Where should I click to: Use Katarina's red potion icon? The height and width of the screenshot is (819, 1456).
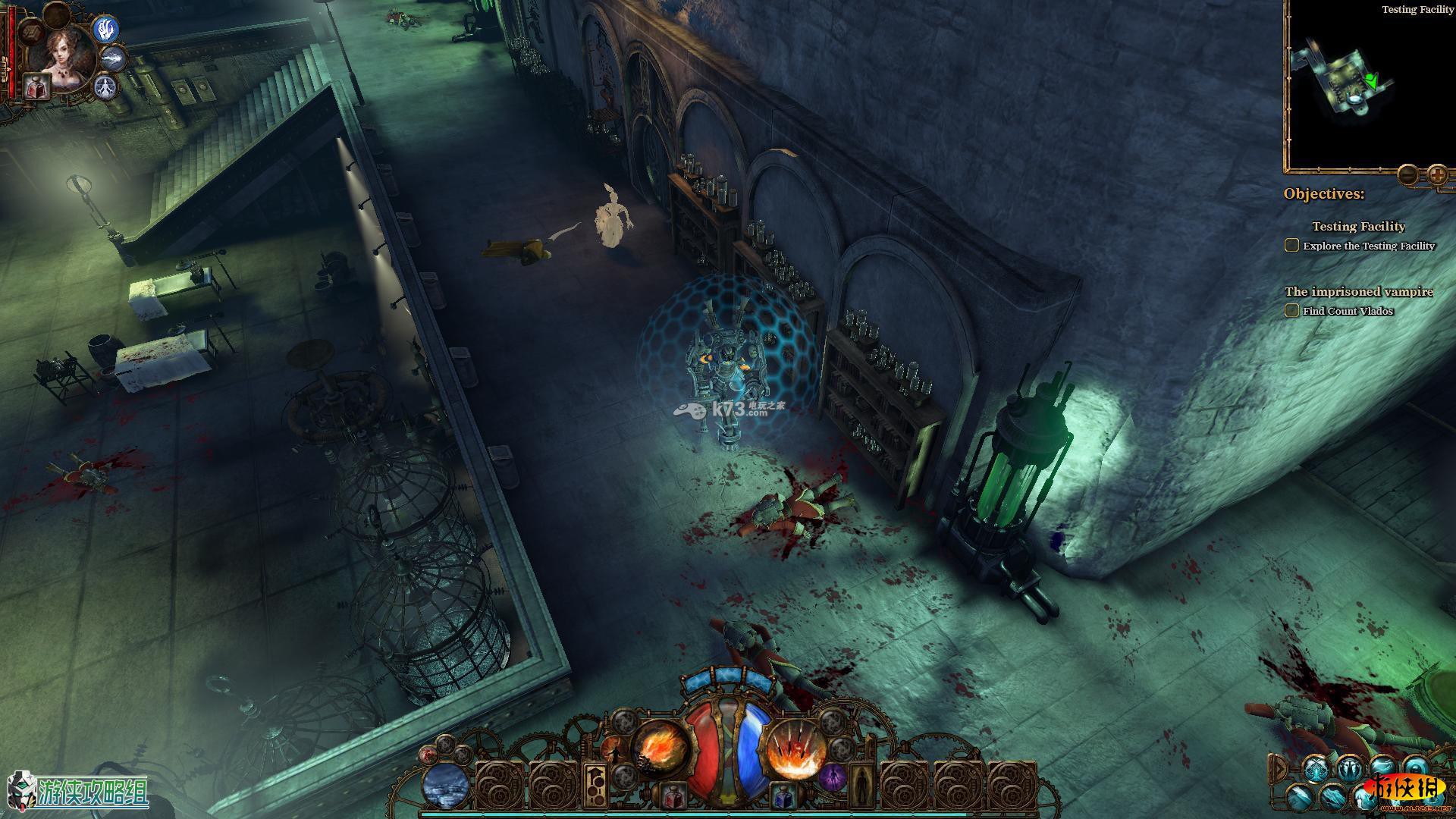point(36,86)
